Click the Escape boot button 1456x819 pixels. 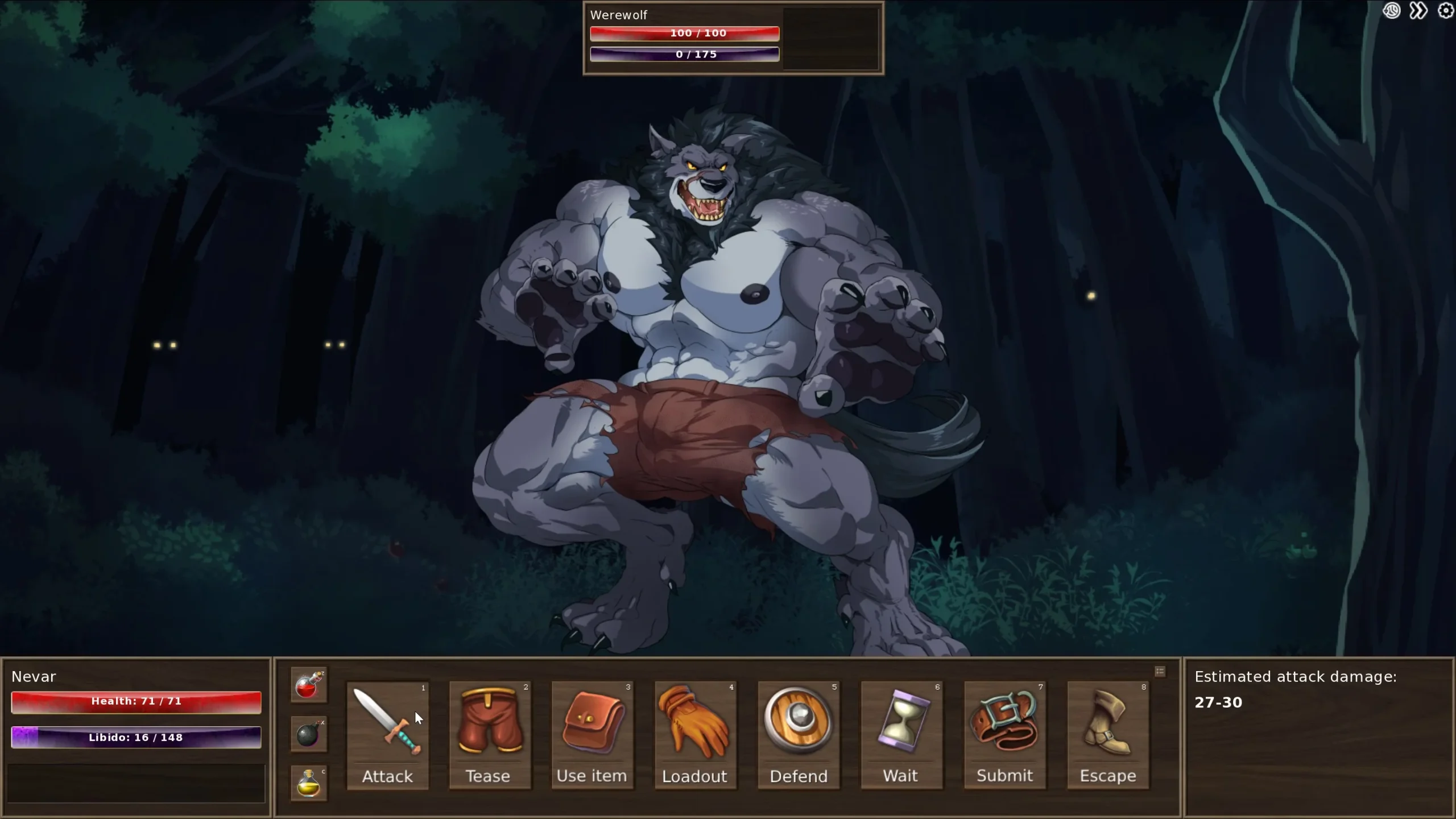pos(1108,735)
